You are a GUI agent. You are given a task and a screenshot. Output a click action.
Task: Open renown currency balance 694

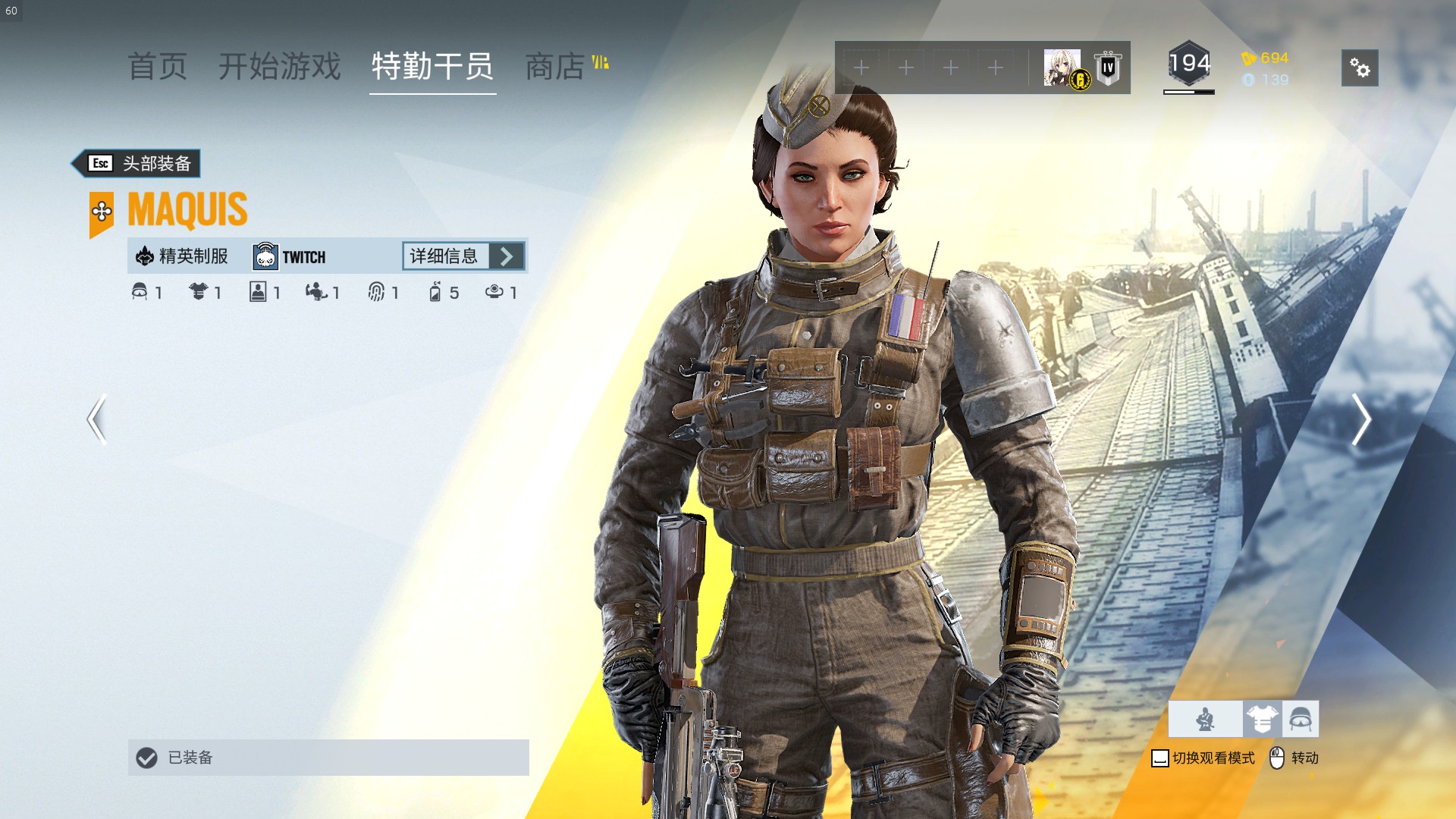coord(1265,58)
